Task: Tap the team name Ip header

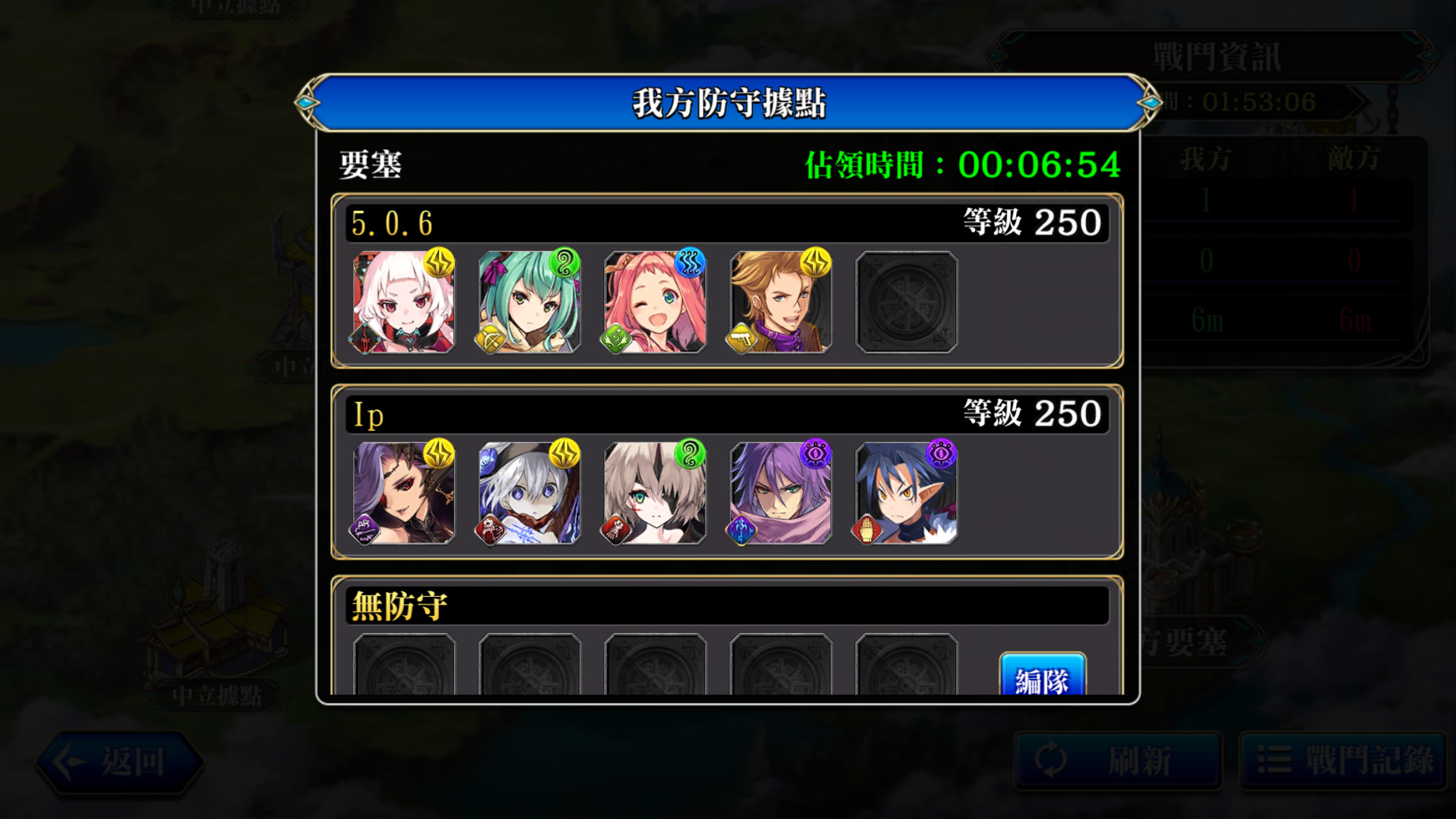Action: pyautogui.click(x=368, y=415)
